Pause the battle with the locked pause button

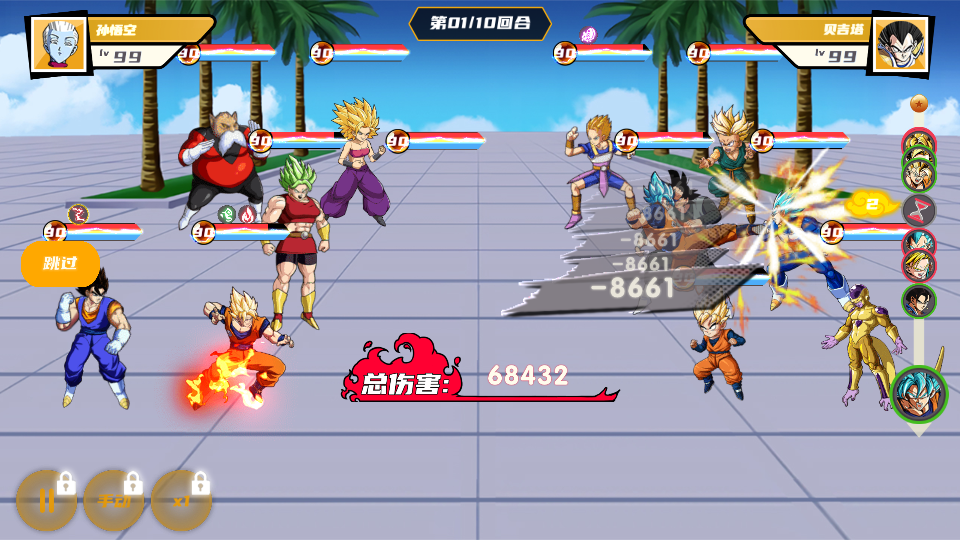[46, 500]
